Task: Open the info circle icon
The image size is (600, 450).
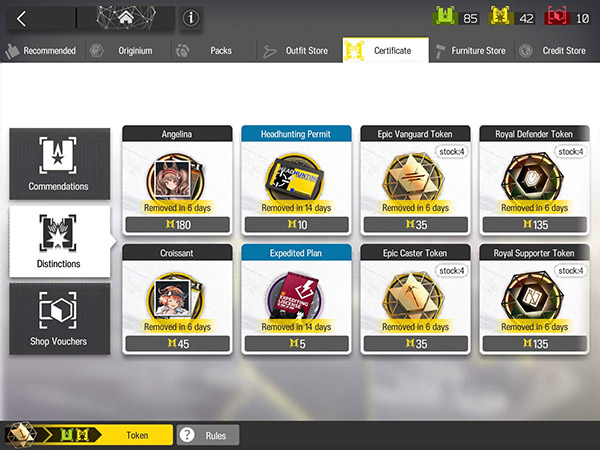Action: (190, 18)
